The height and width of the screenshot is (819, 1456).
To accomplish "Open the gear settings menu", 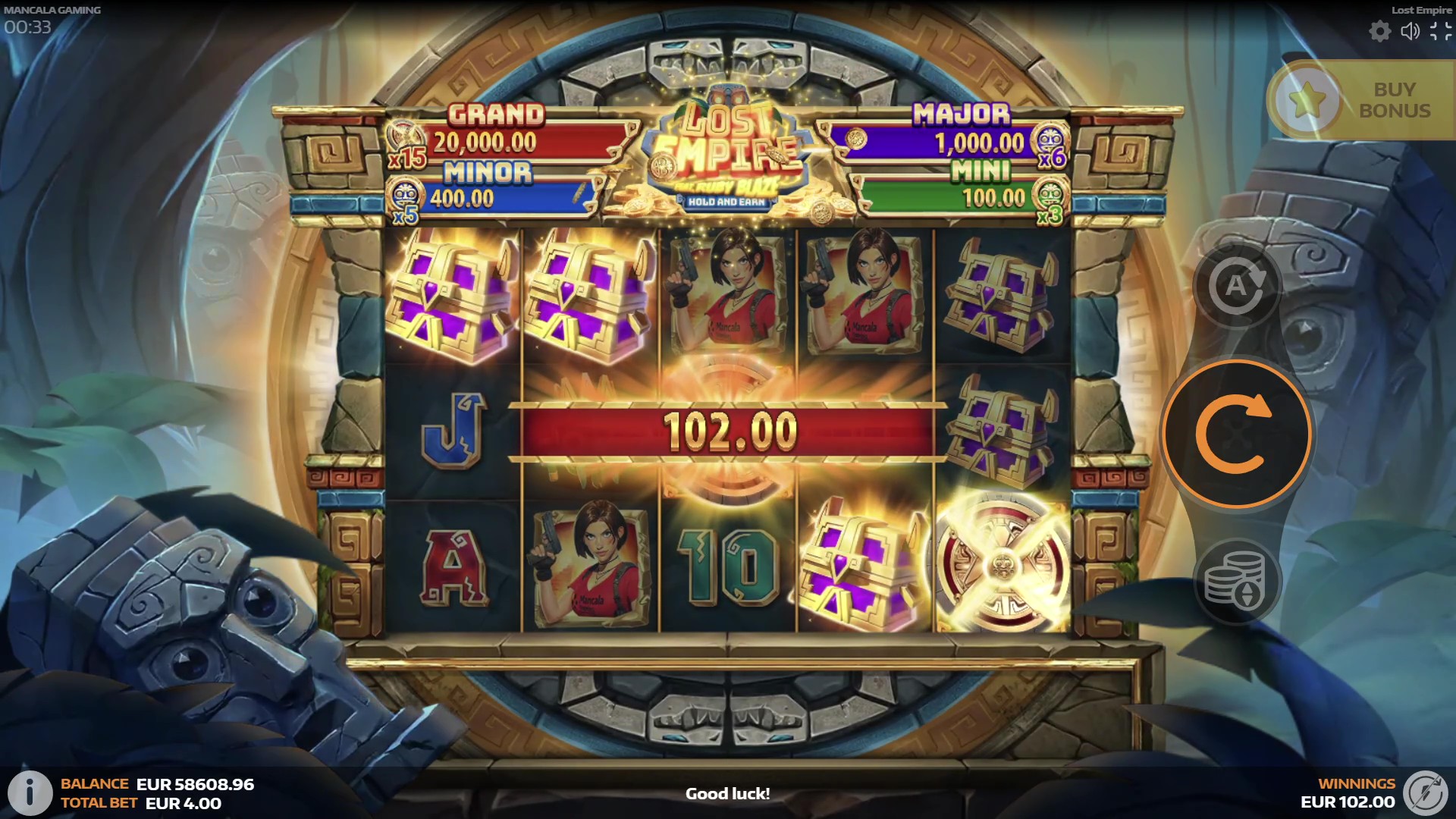I will (1379, 31).
